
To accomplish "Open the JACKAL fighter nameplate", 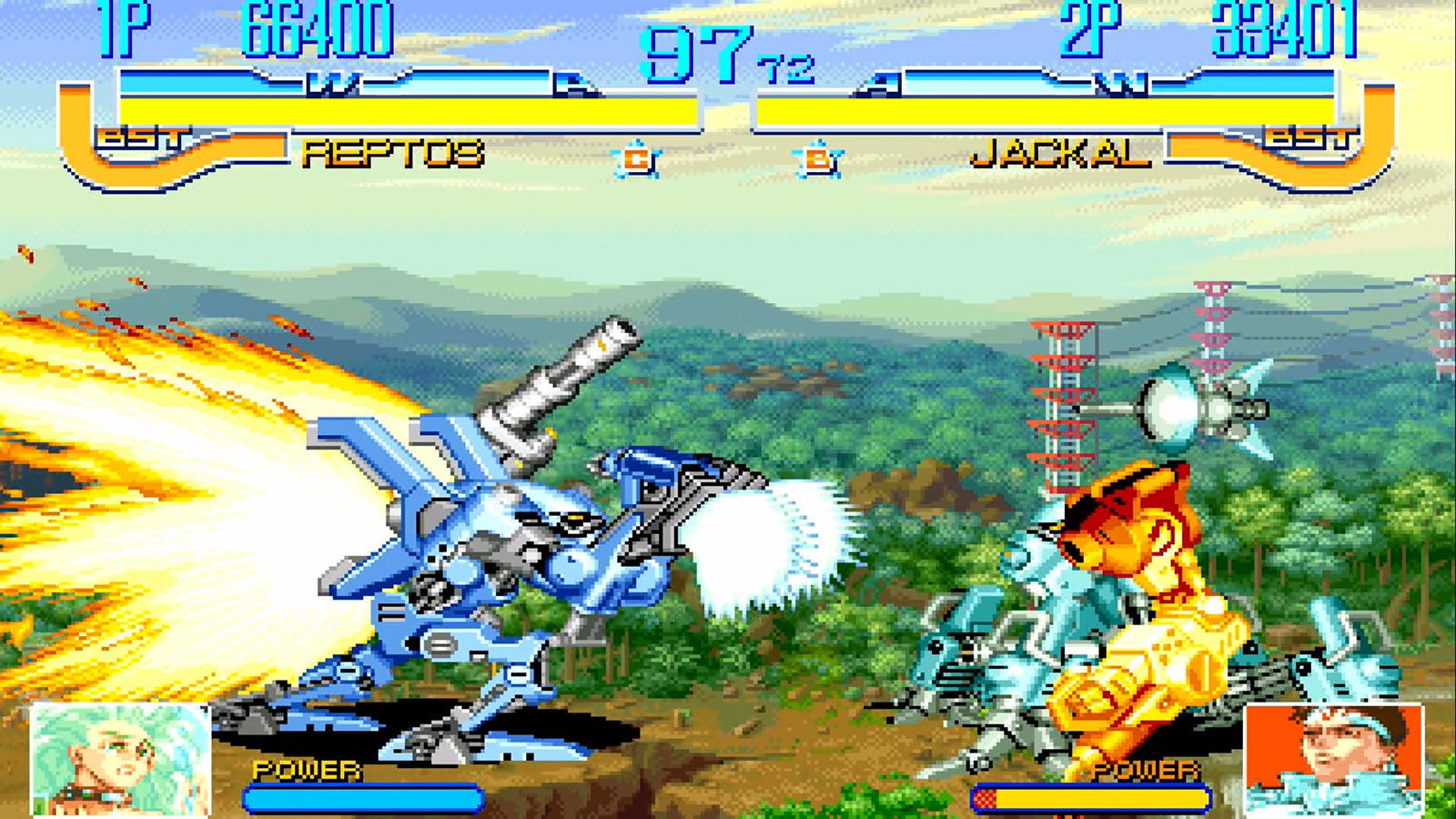I will 1058,155.
